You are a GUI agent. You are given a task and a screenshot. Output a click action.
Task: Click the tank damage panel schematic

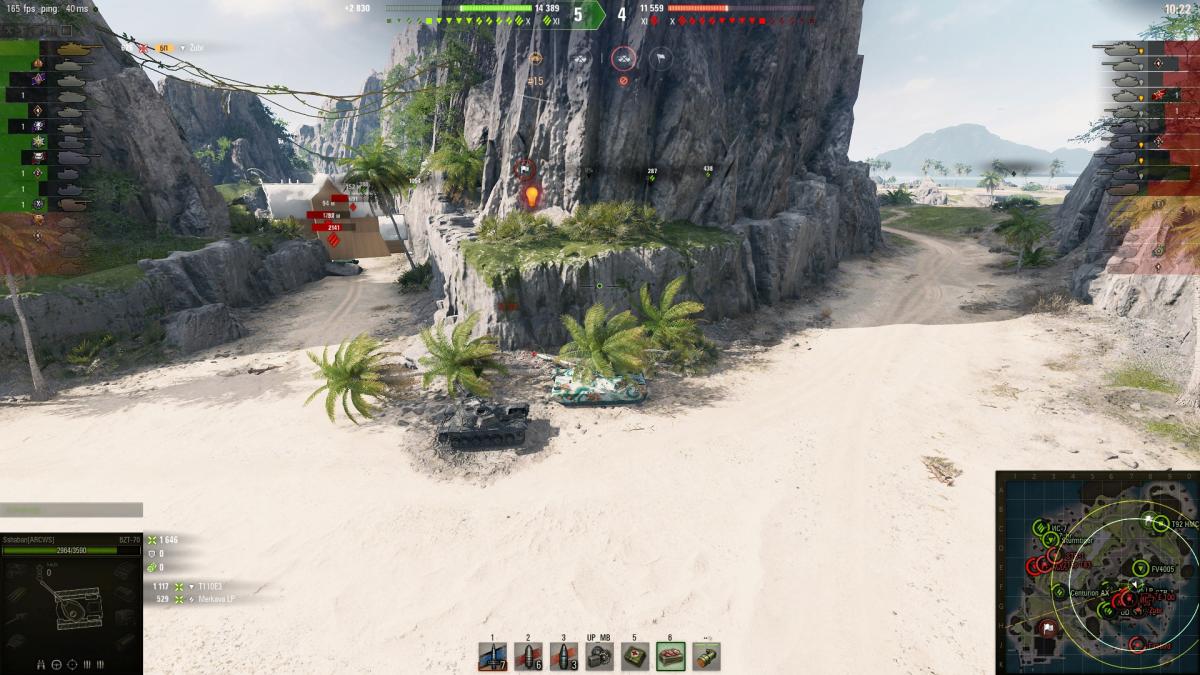pos(72,601)
